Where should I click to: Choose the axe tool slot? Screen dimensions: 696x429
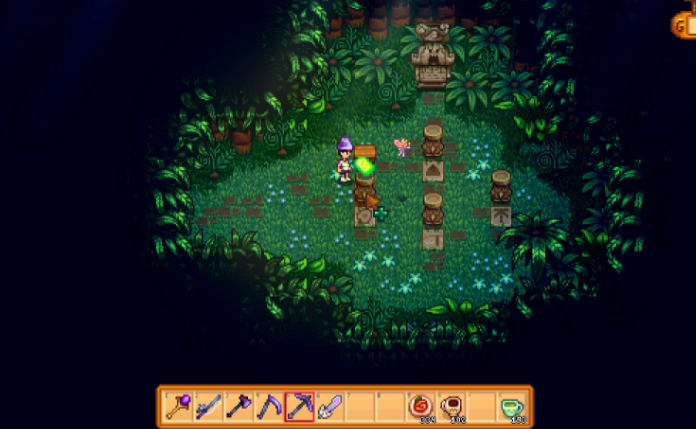click(x=238, y=406)
